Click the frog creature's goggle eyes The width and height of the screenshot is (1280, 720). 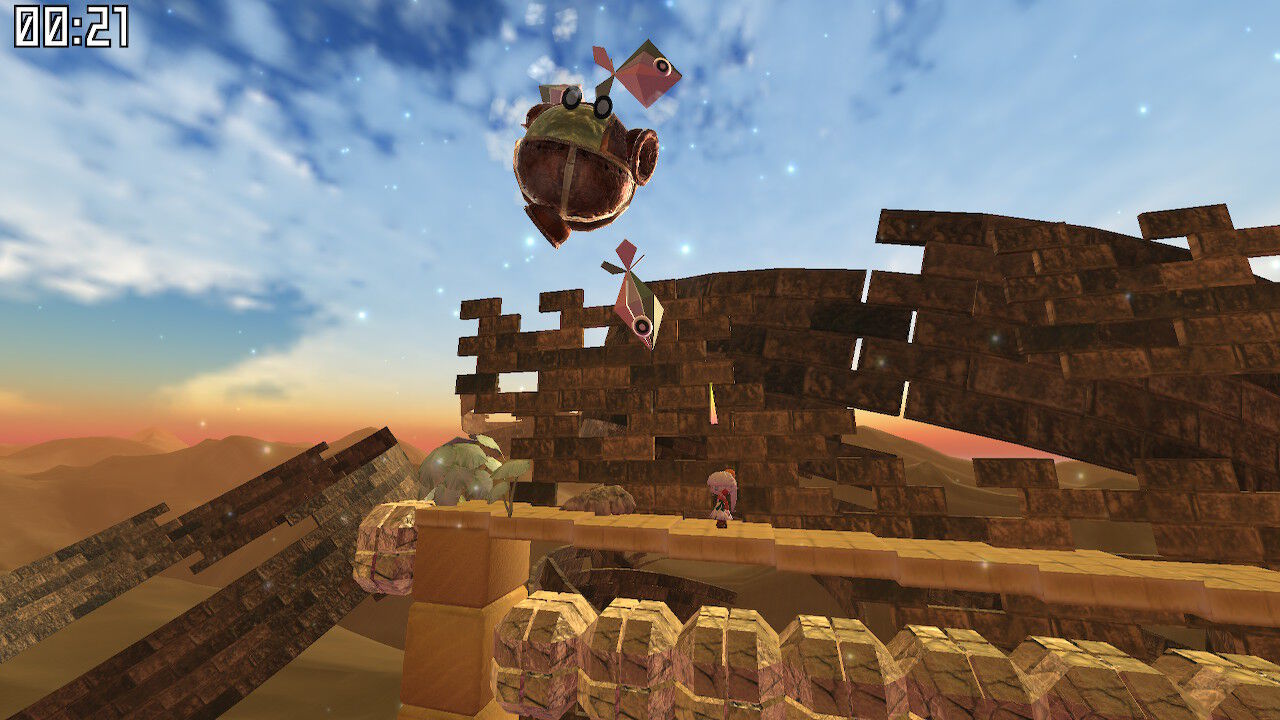click(x=590, y=100)
